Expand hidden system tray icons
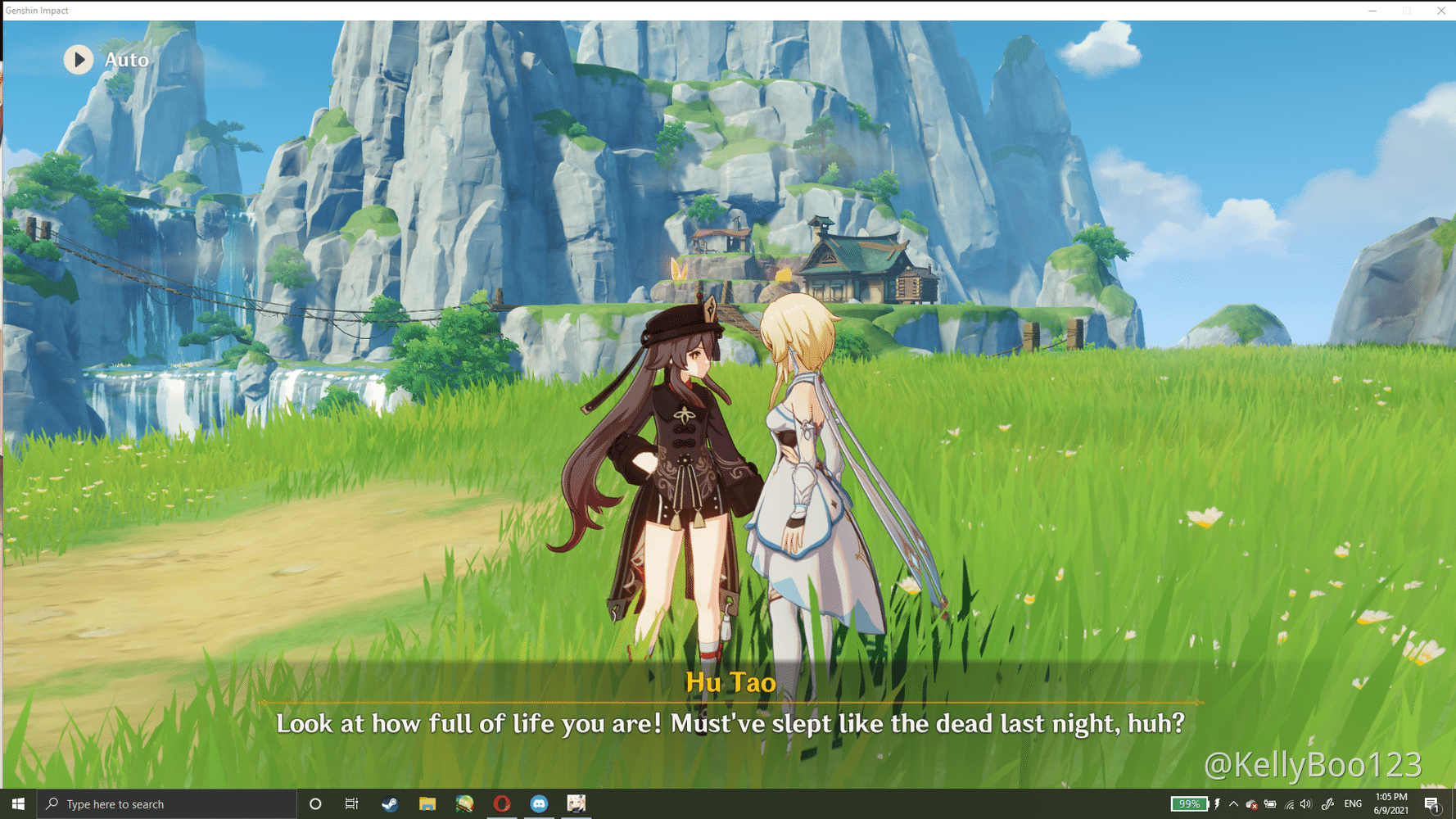 [1233, 804]
